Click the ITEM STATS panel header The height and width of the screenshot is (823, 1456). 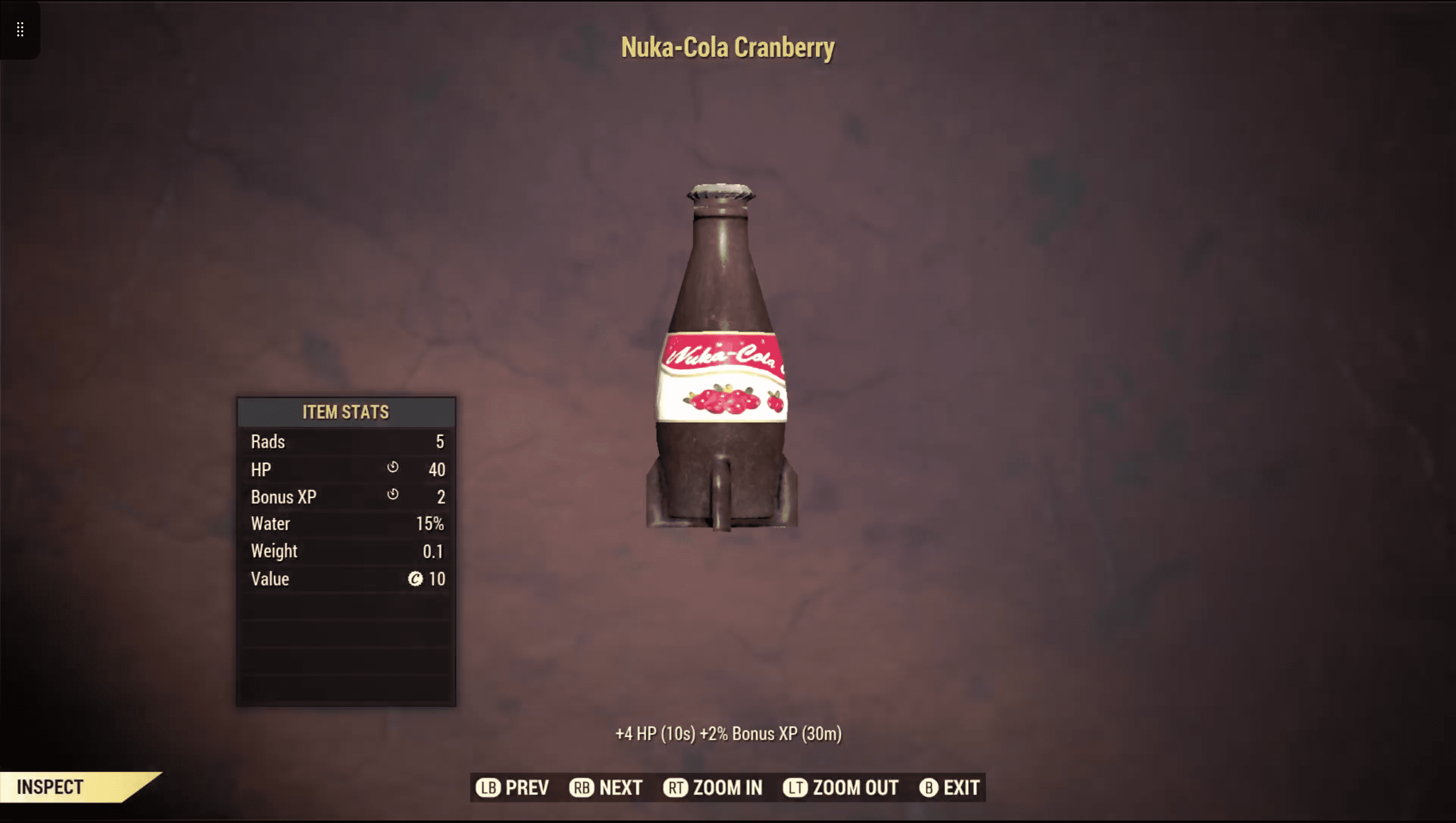pyautogui.click(x=345, y=411)
